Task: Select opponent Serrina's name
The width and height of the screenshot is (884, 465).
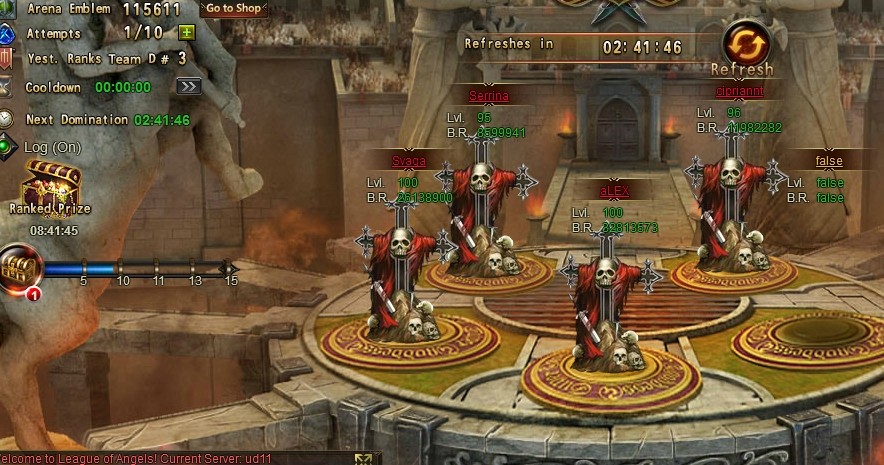Action: (489, 96)
